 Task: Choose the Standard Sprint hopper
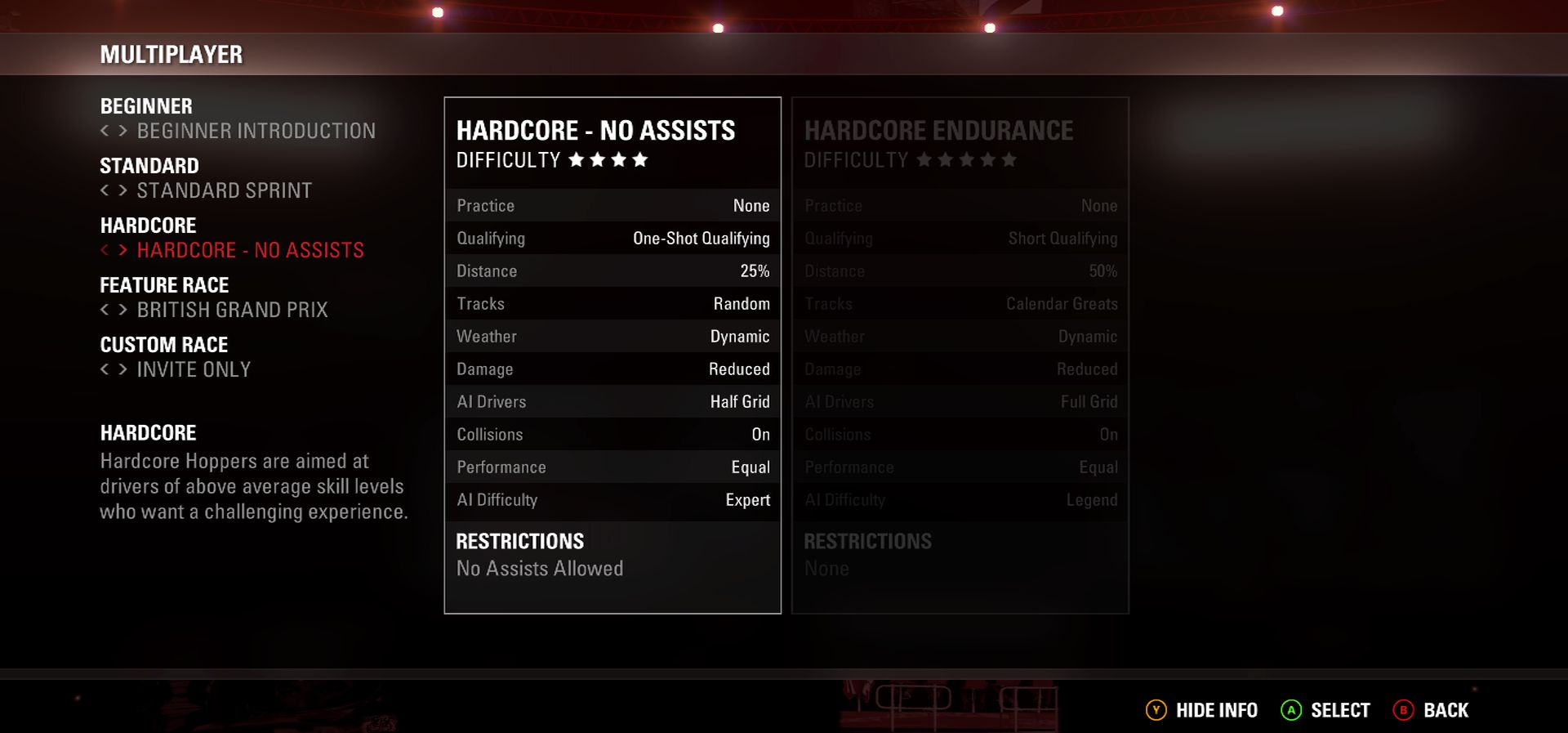(224, 190)
